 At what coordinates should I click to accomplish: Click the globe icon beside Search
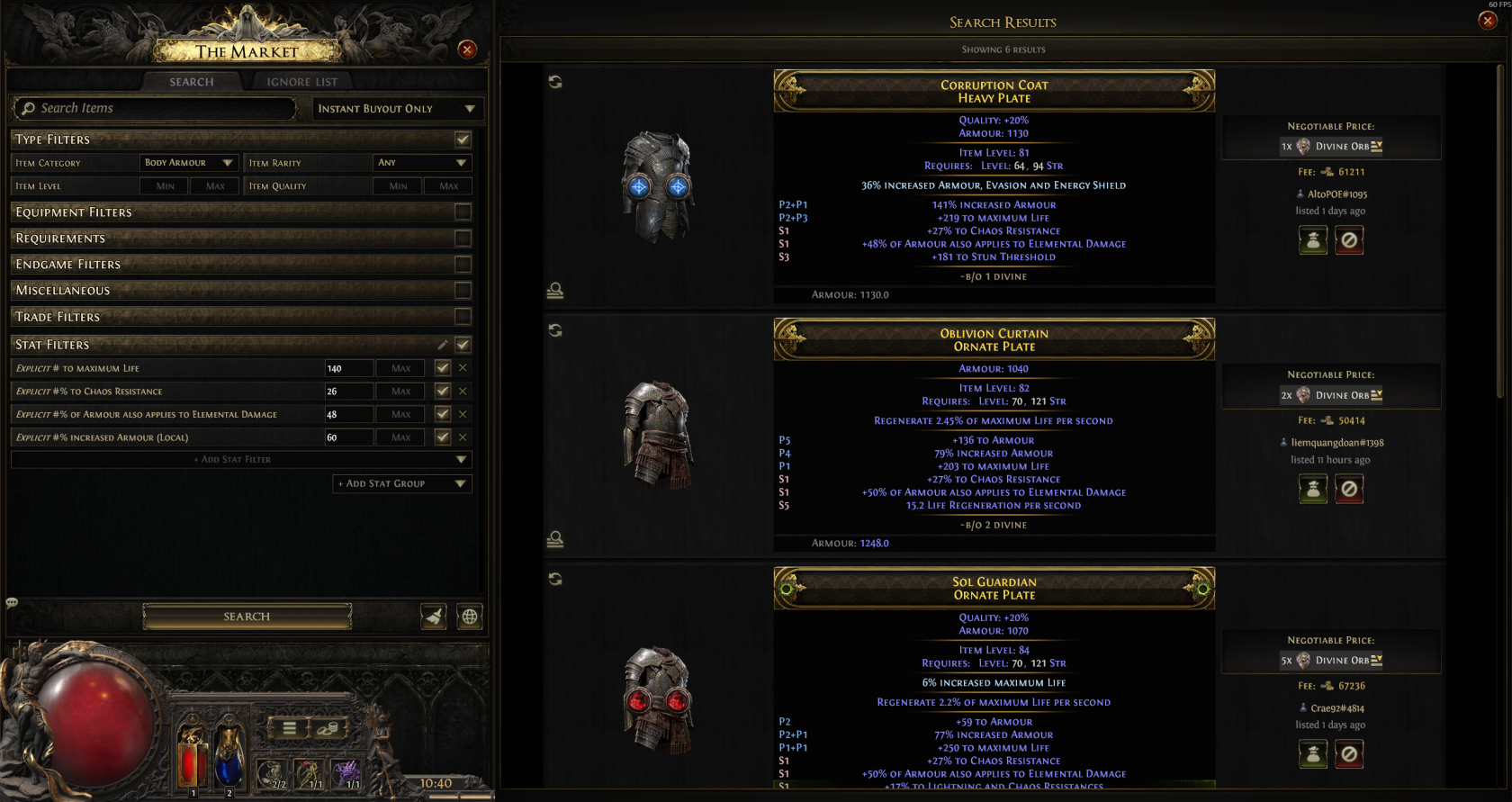point(470,617)
